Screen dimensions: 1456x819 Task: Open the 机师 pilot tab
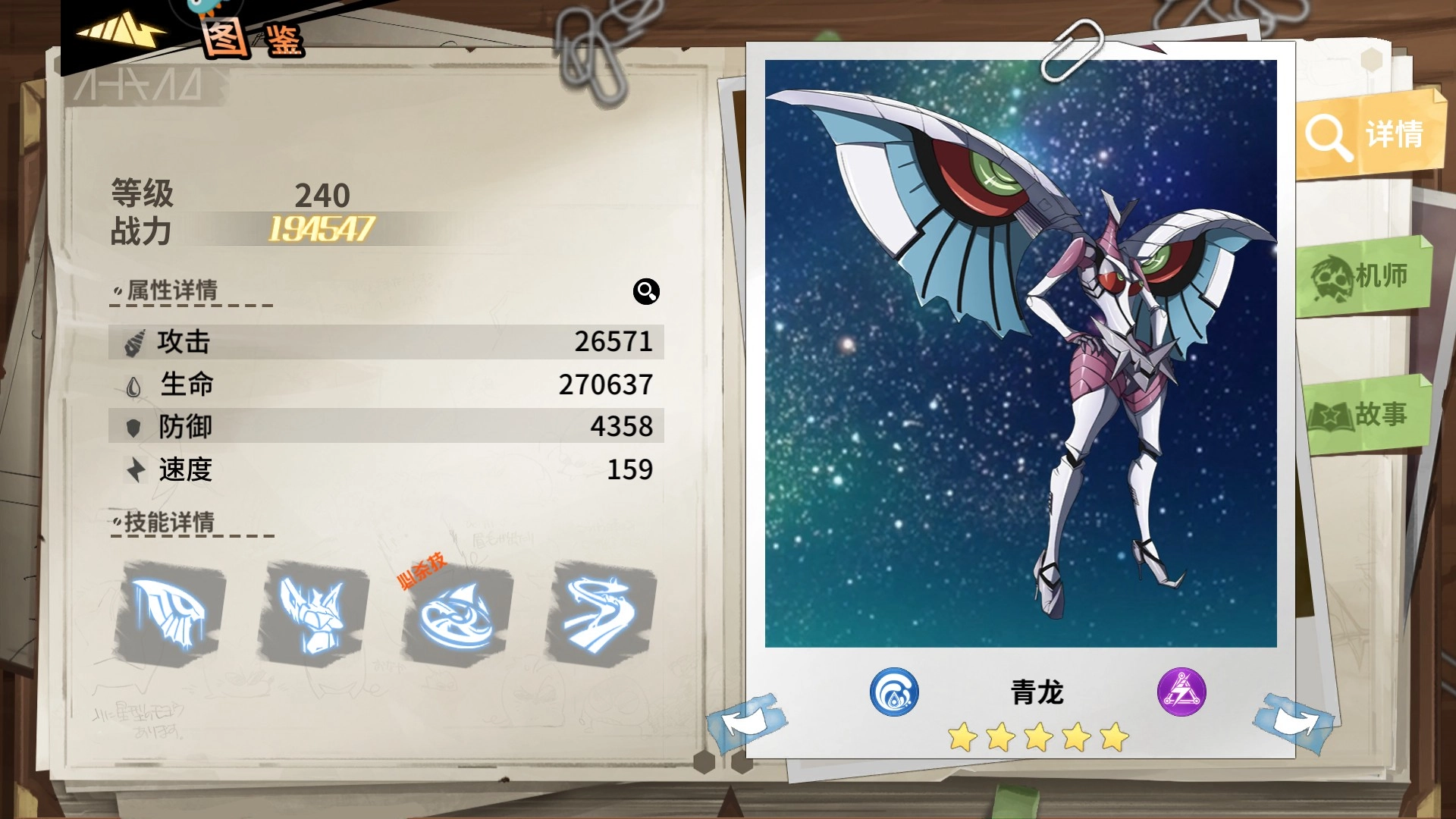click(1365, 277)
